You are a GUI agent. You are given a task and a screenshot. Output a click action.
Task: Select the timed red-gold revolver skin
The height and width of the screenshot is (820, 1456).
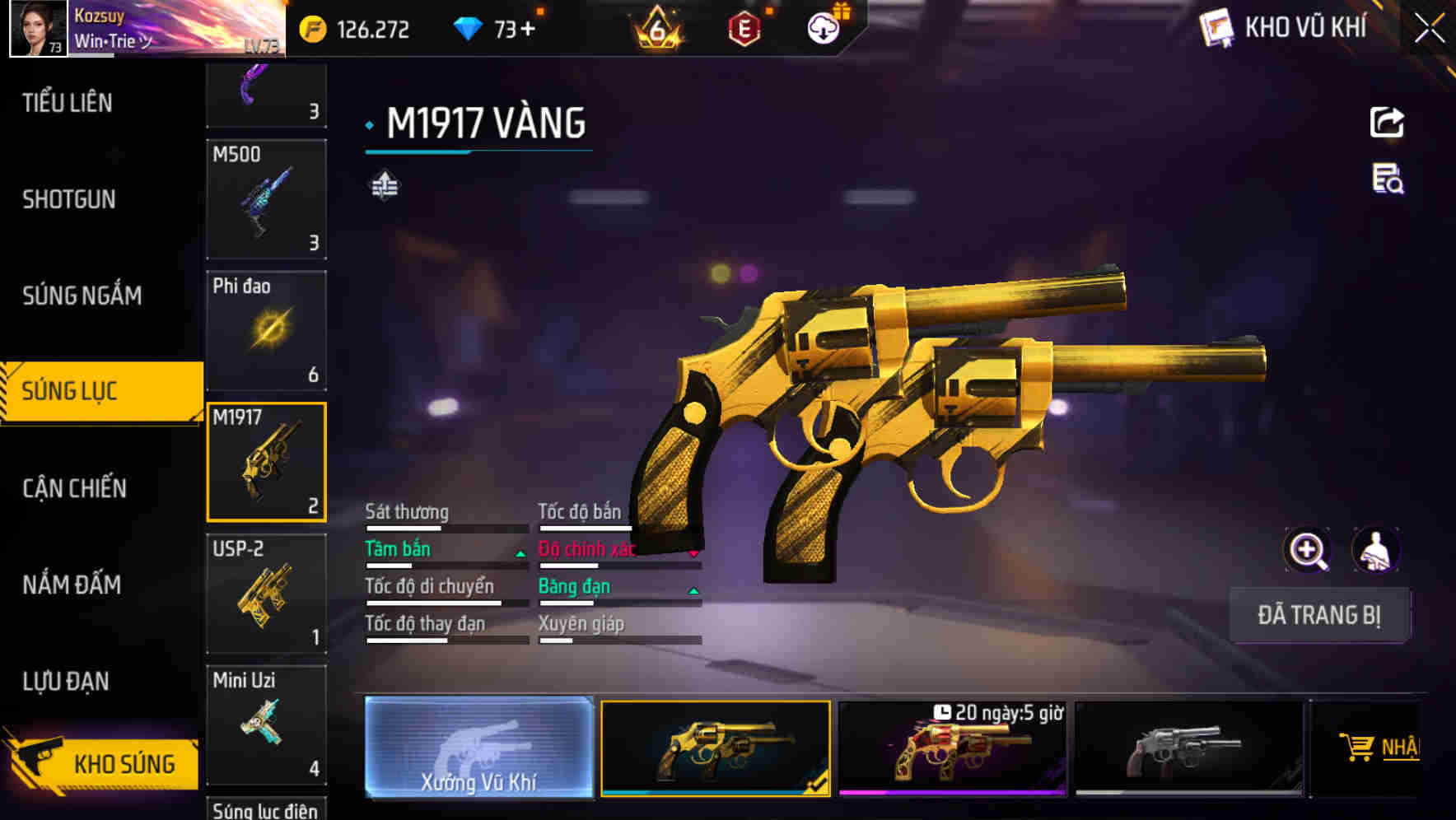pos(952,749)
